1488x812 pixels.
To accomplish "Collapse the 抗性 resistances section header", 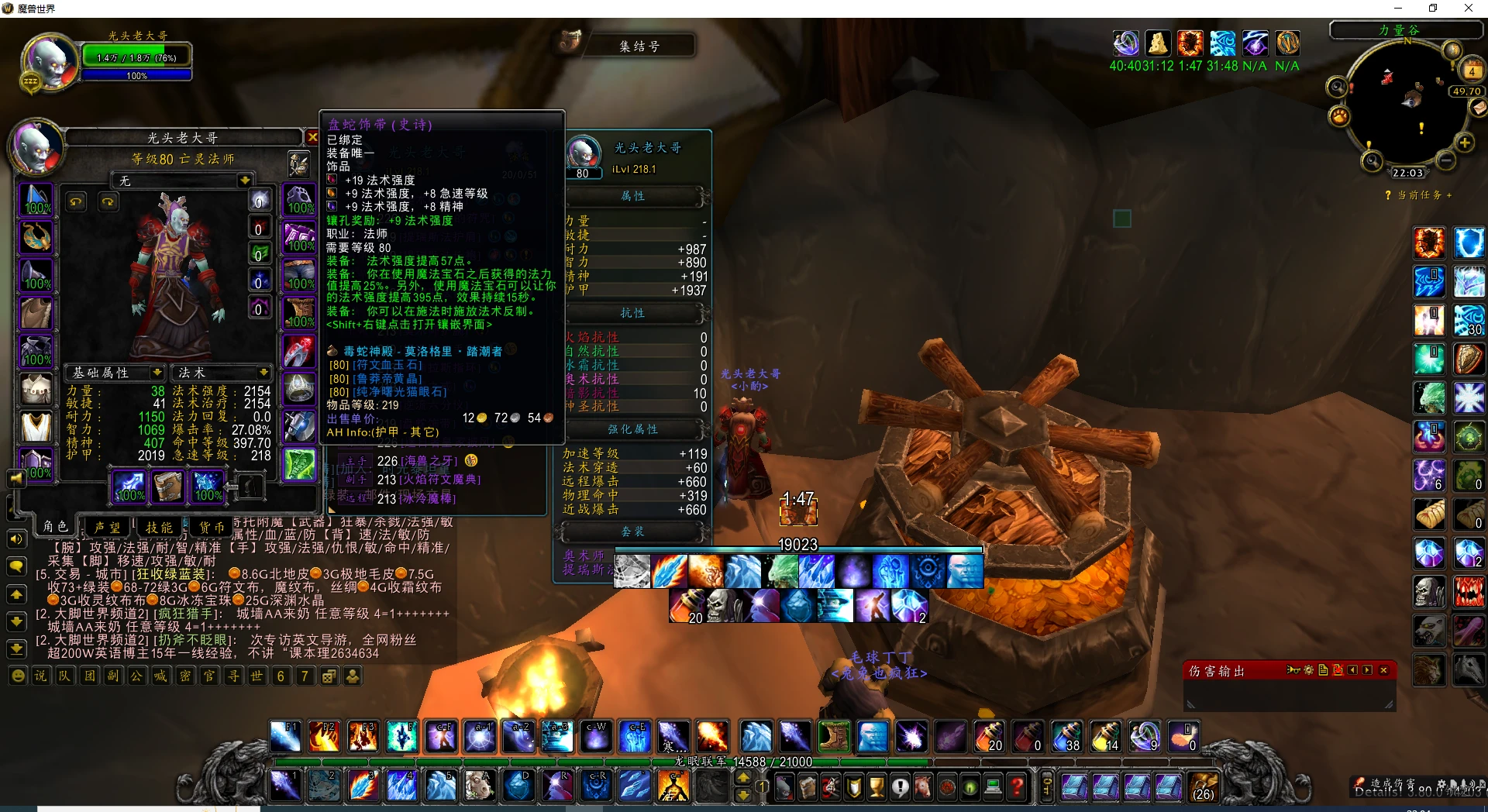I will tap(633, 313).
